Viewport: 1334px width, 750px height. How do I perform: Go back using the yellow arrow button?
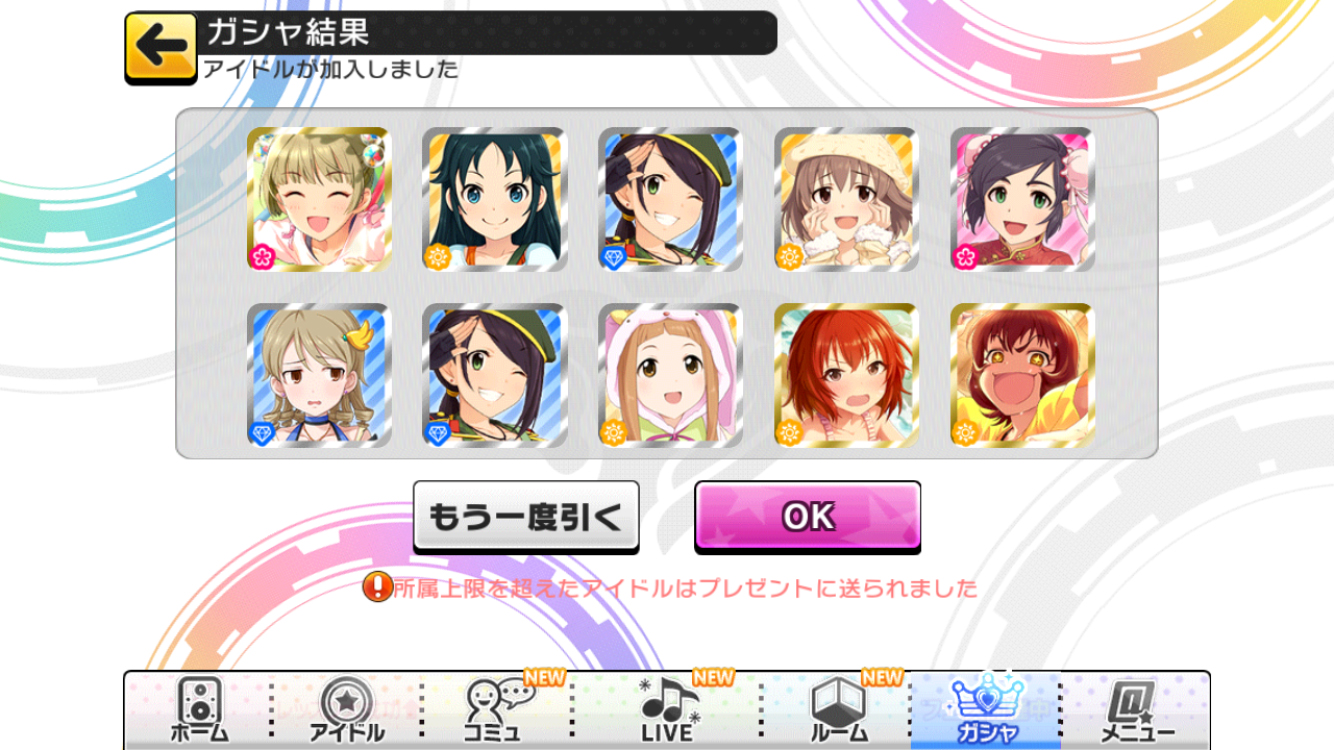coord(161,46)
